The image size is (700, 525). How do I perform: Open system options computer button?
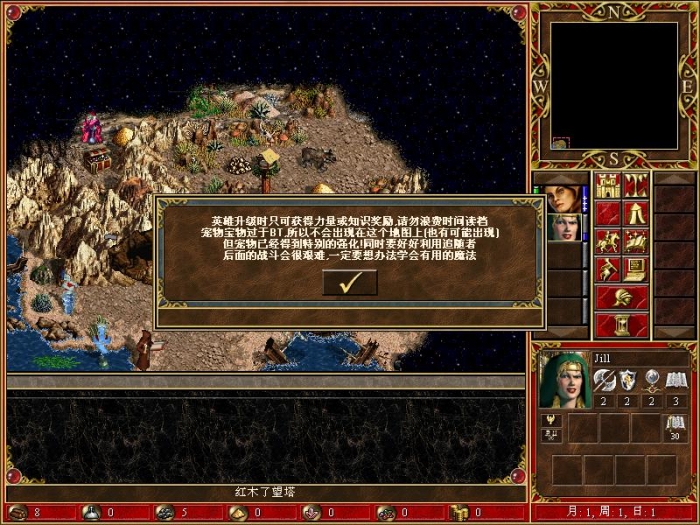(x=636, y=270)
